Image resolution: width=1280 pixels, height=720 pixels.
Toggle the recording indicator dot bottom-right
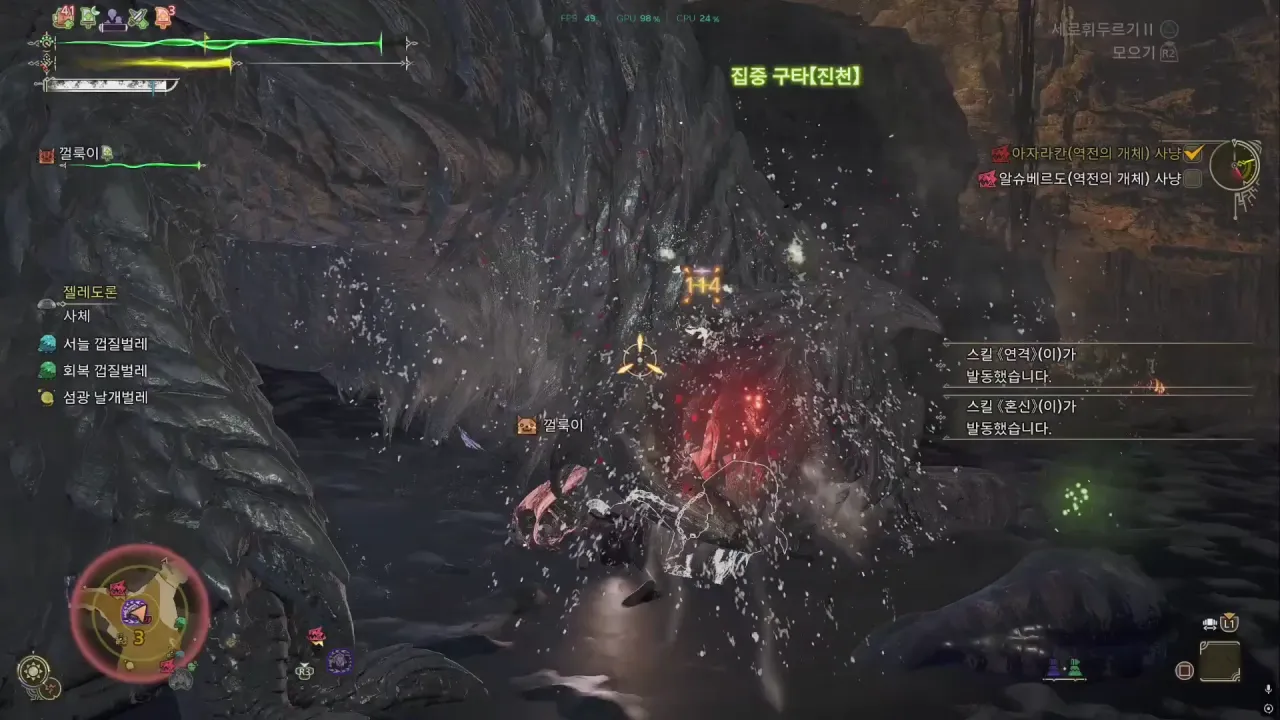pos(1268,708)
